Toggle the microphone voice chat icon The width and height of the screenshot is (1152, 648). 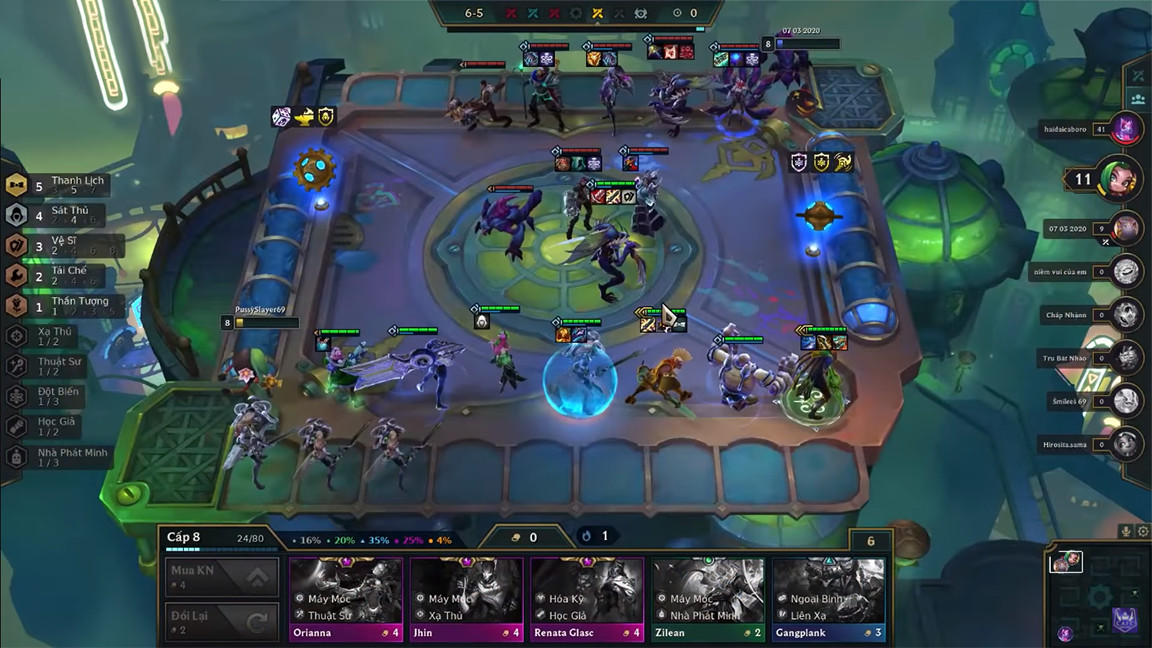[1126, 532]
